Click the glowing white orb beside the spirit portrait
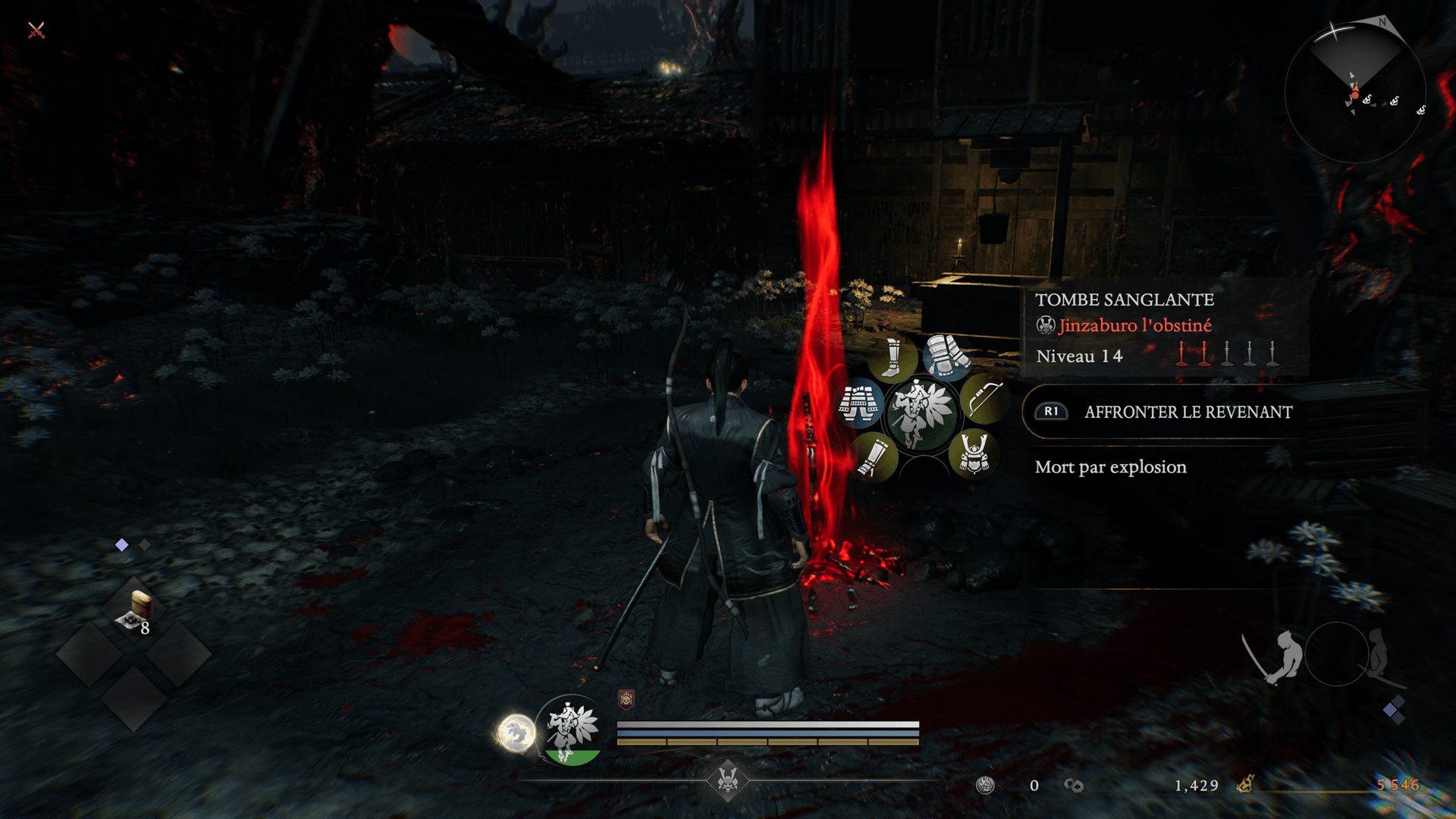This screenshot has width=1456, height=819. [516, 733]
